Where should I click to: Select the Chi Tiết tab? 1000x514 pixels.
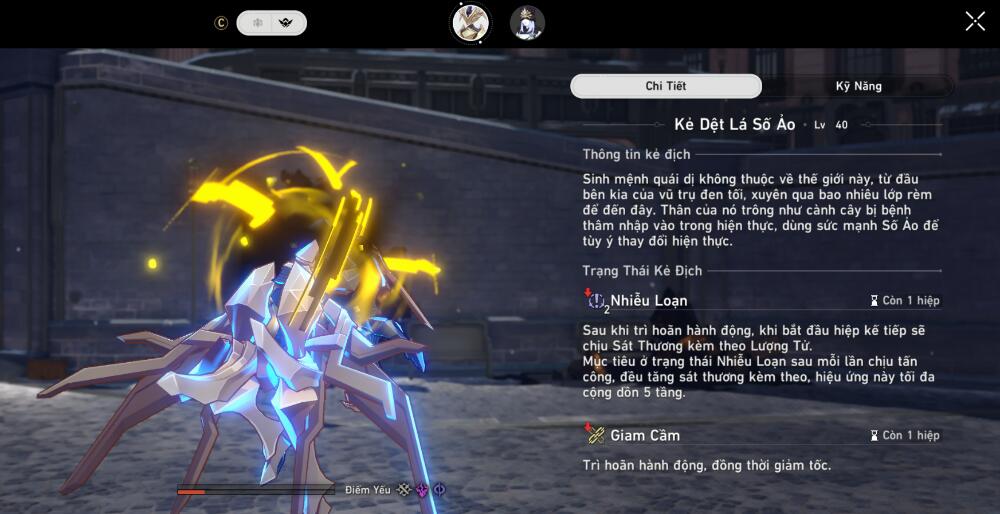point(666,86)
